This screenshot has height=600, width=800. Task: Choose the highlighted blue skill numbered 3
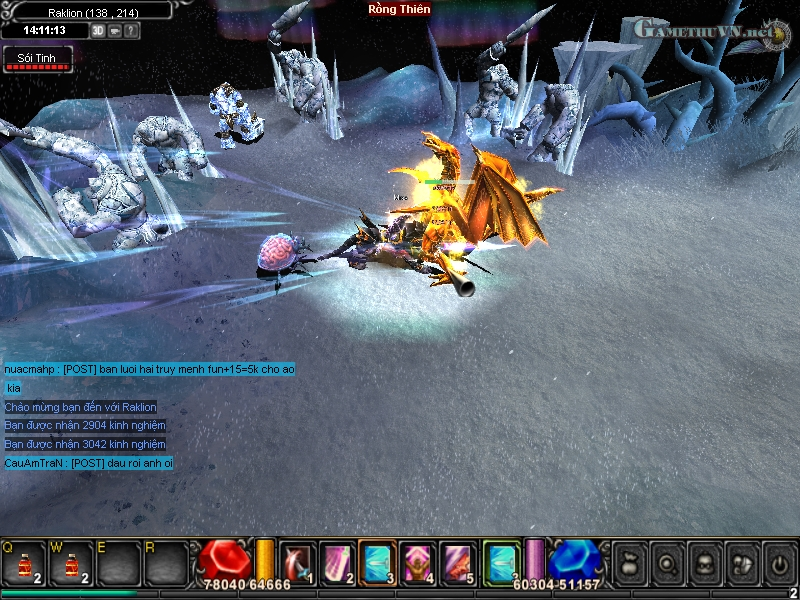click(378, 562)
